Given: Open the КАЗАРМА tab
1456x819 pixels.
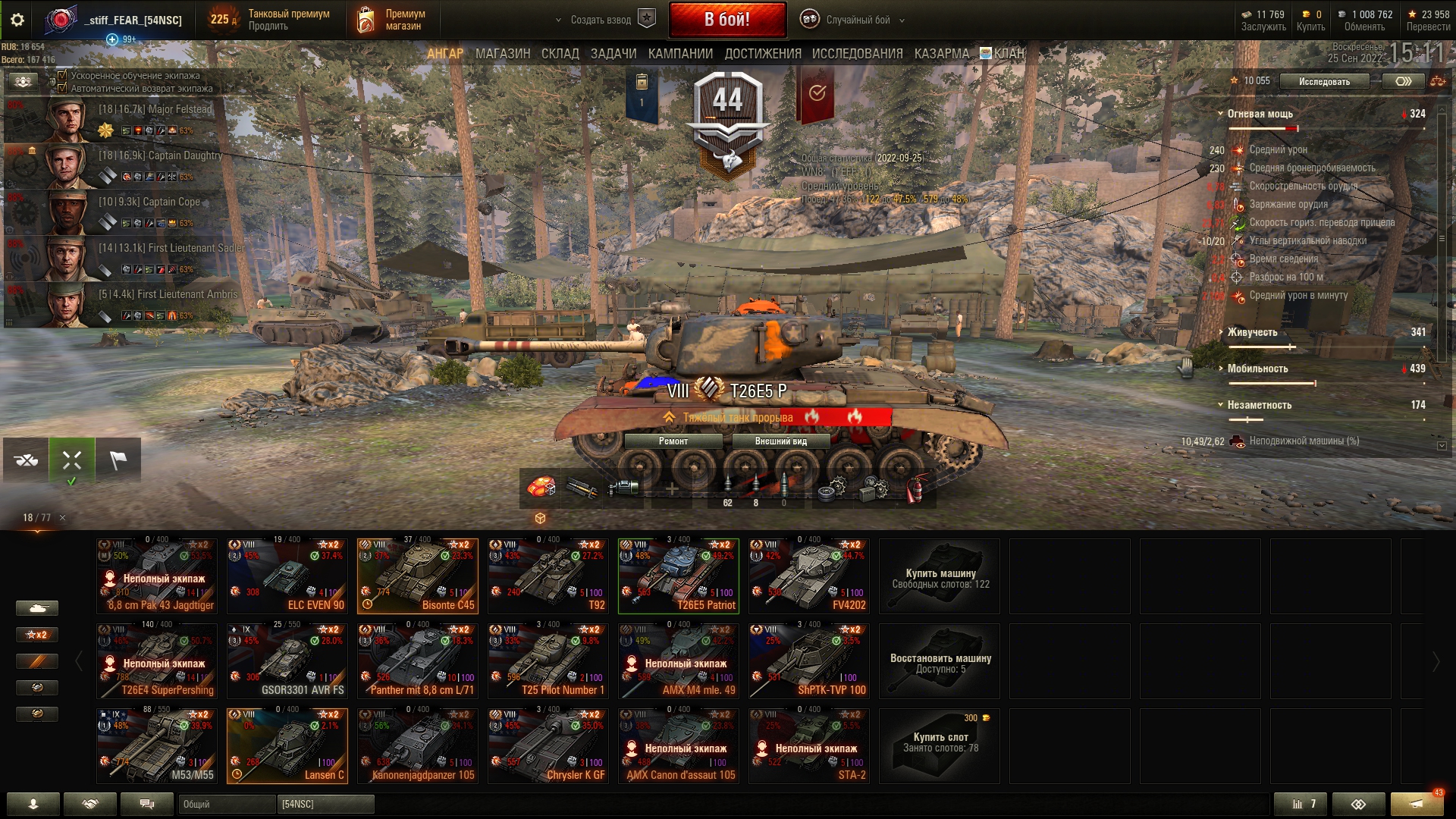Looking at the screenshot, I should click(941, 54).
